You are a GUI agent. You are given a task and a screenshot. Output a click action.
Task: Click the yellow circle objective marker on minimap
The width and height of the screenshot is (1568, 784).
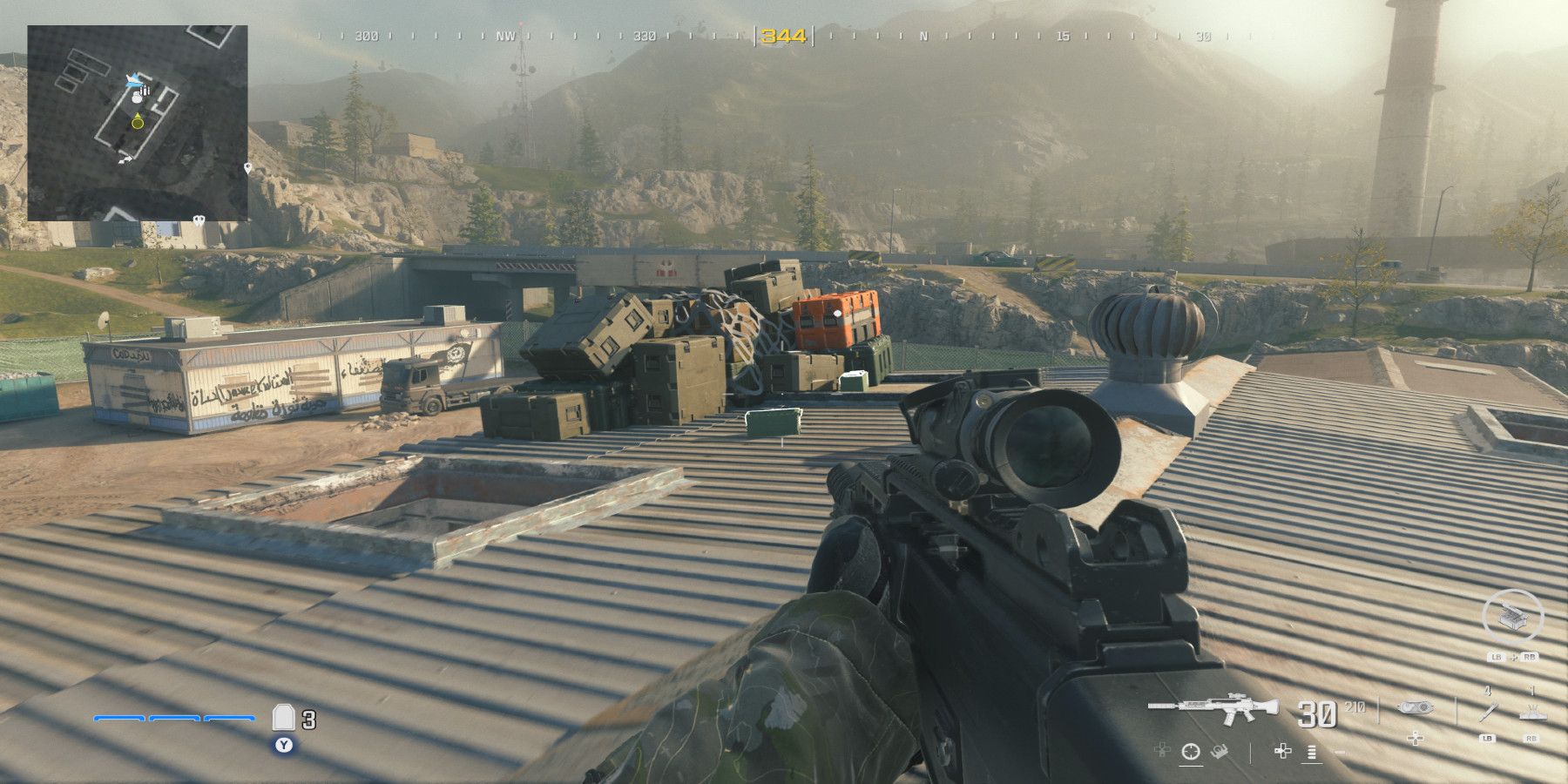point(137,123)
